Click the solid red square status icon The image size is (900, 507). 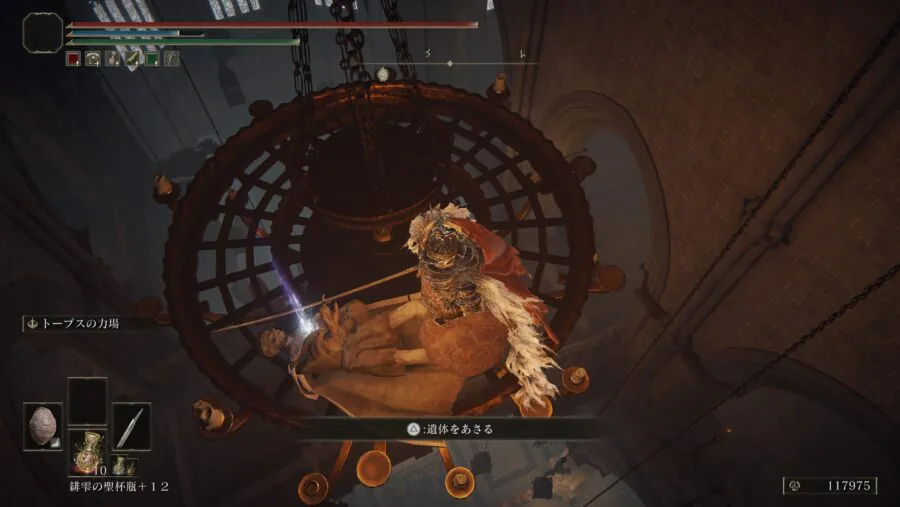pos(73,59)
